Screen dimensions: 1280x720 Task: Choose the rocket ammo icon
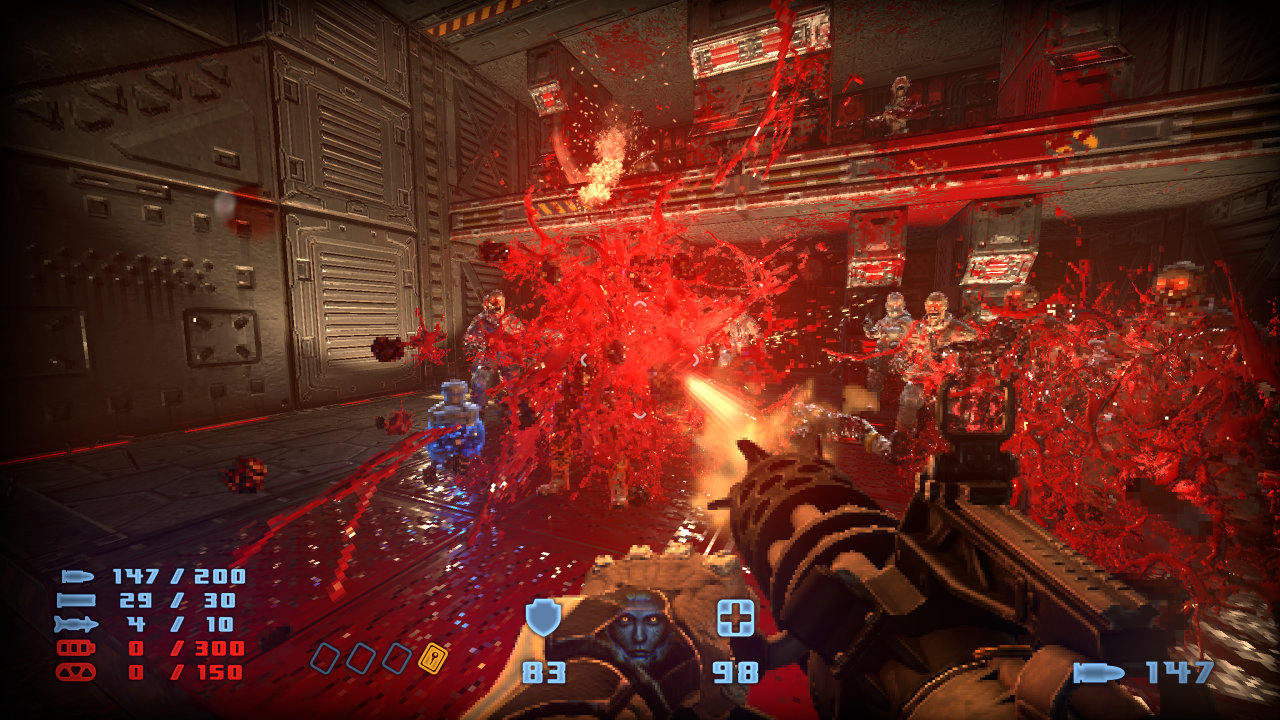click(x=77, y=625)
